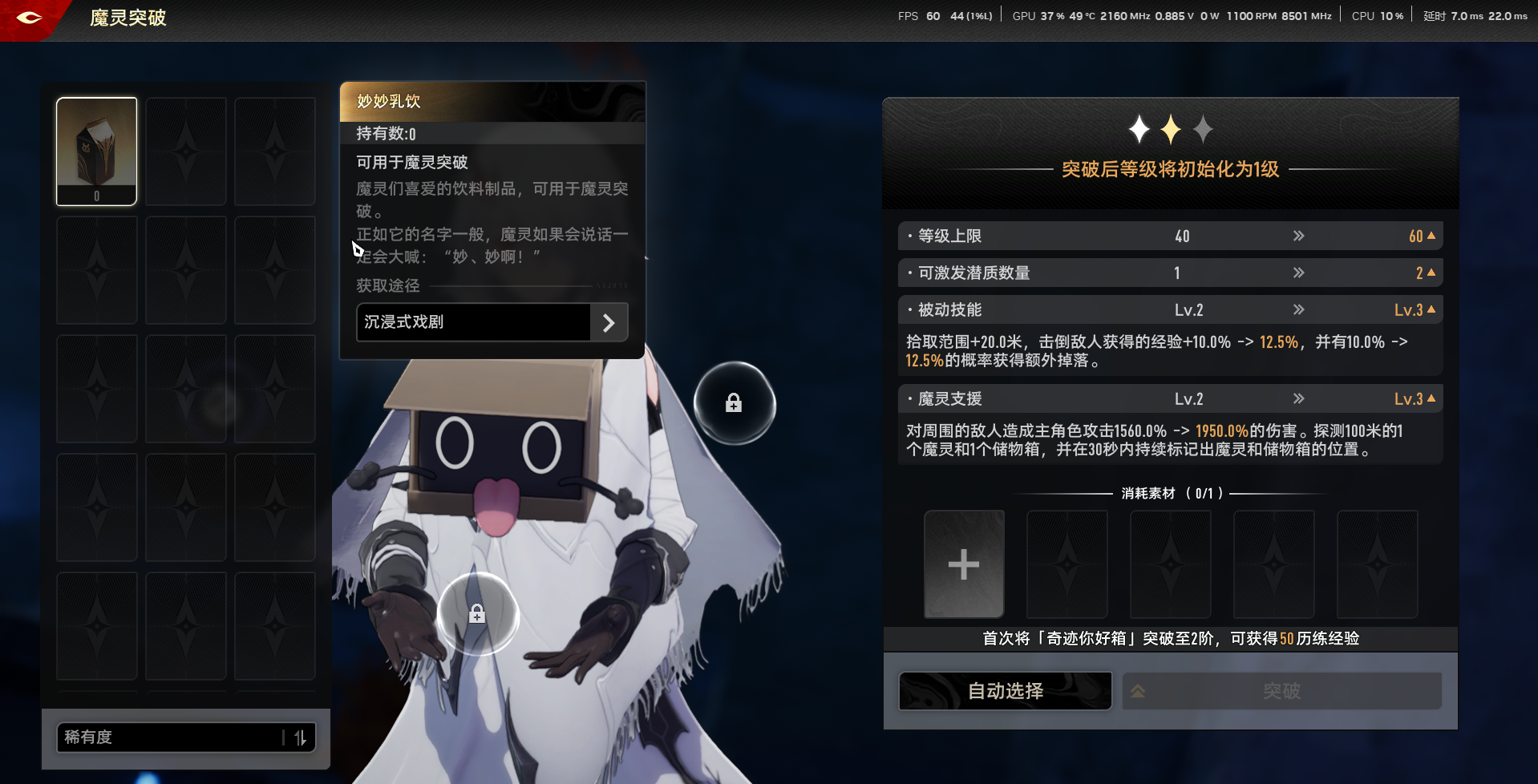
Task: Select the 魔灵突破 title in the header
Action: (127, 18)
